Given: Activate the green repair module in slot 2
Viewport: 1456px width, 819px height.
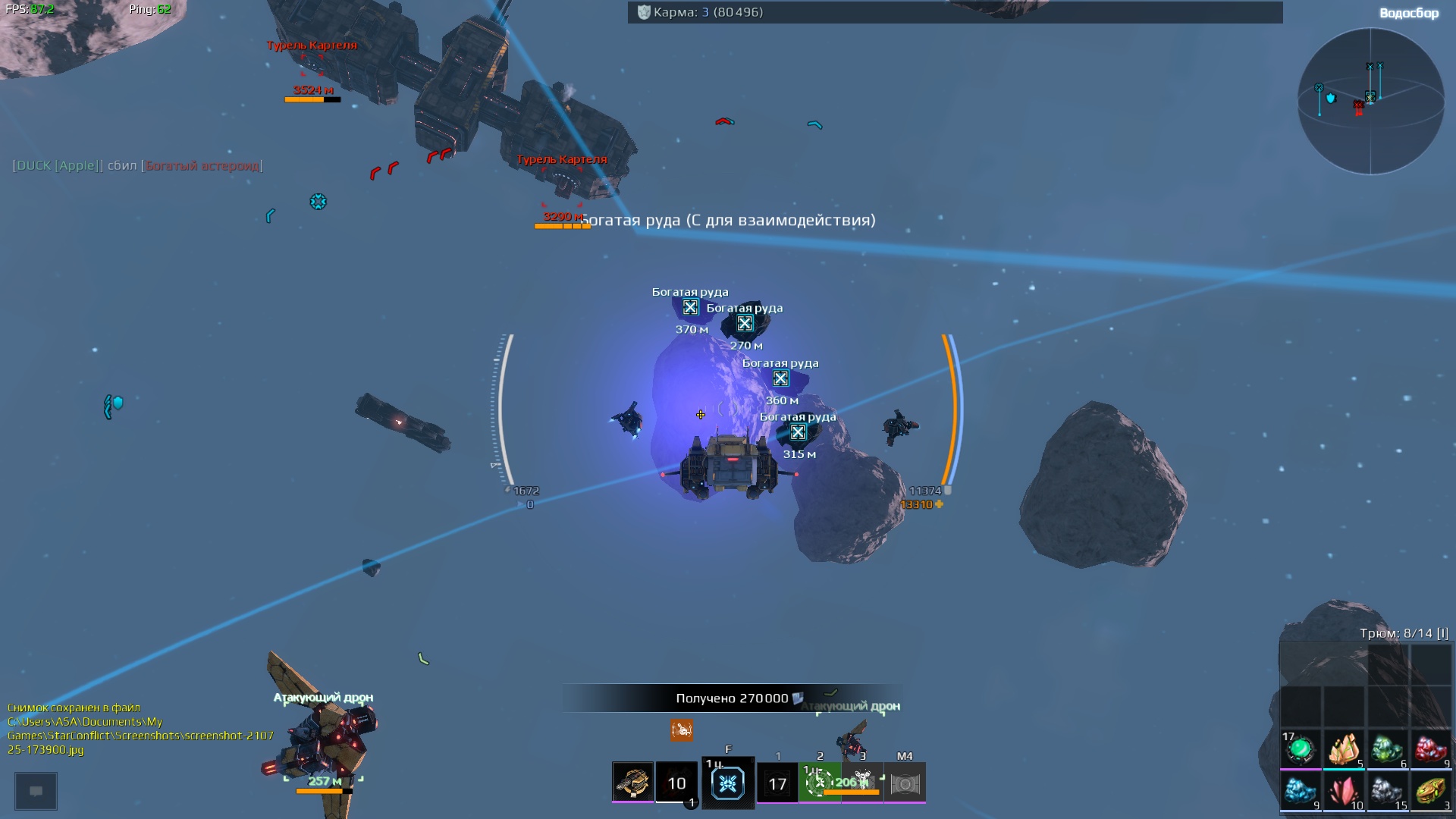Looking at the screenshot, I should 819,783.
